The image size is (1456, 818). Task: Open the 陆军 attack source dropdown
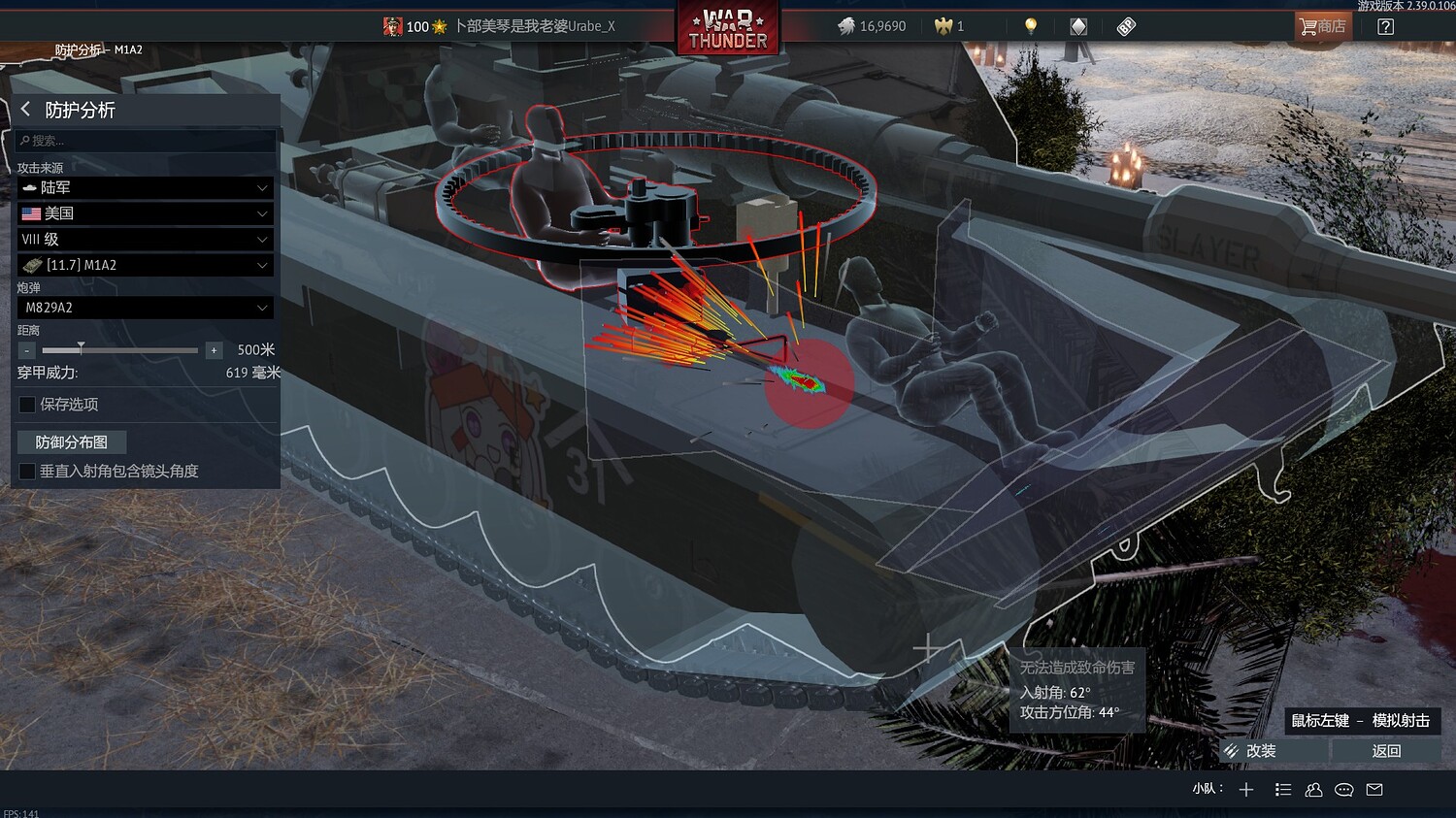(144, 187)
